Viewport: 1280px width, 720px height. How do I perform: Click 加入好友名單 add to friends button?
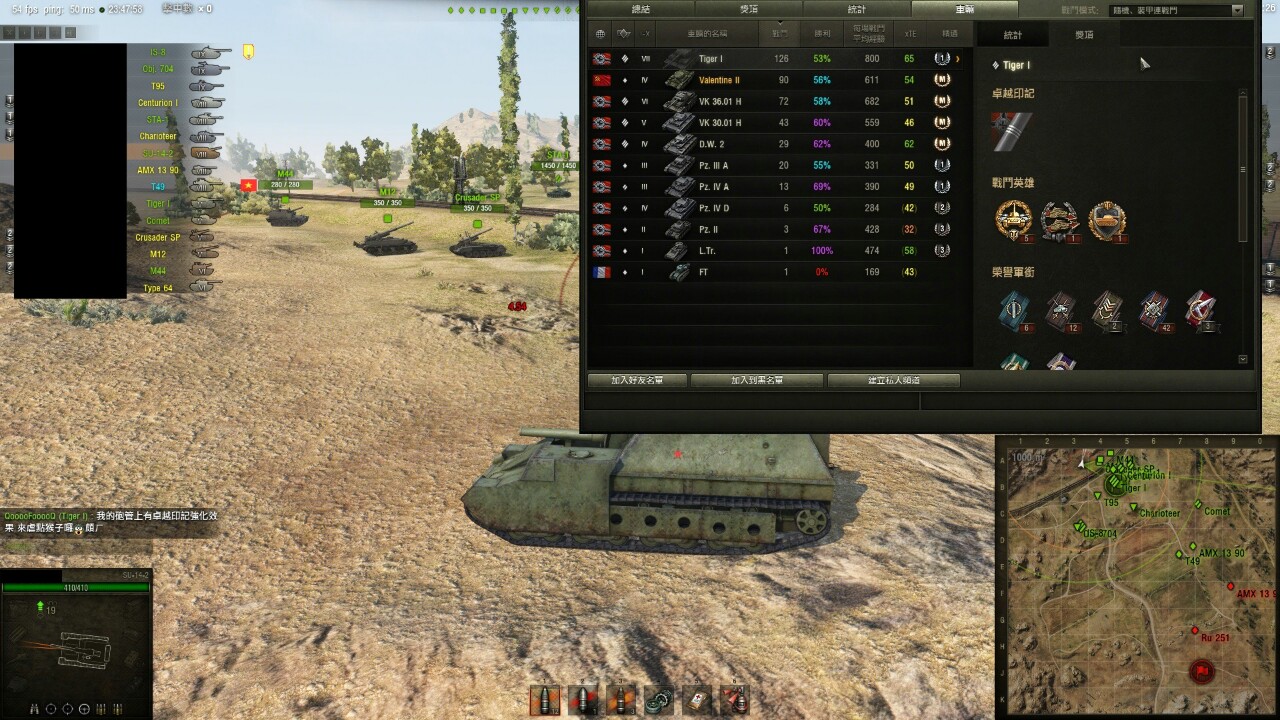pos(636,381)
